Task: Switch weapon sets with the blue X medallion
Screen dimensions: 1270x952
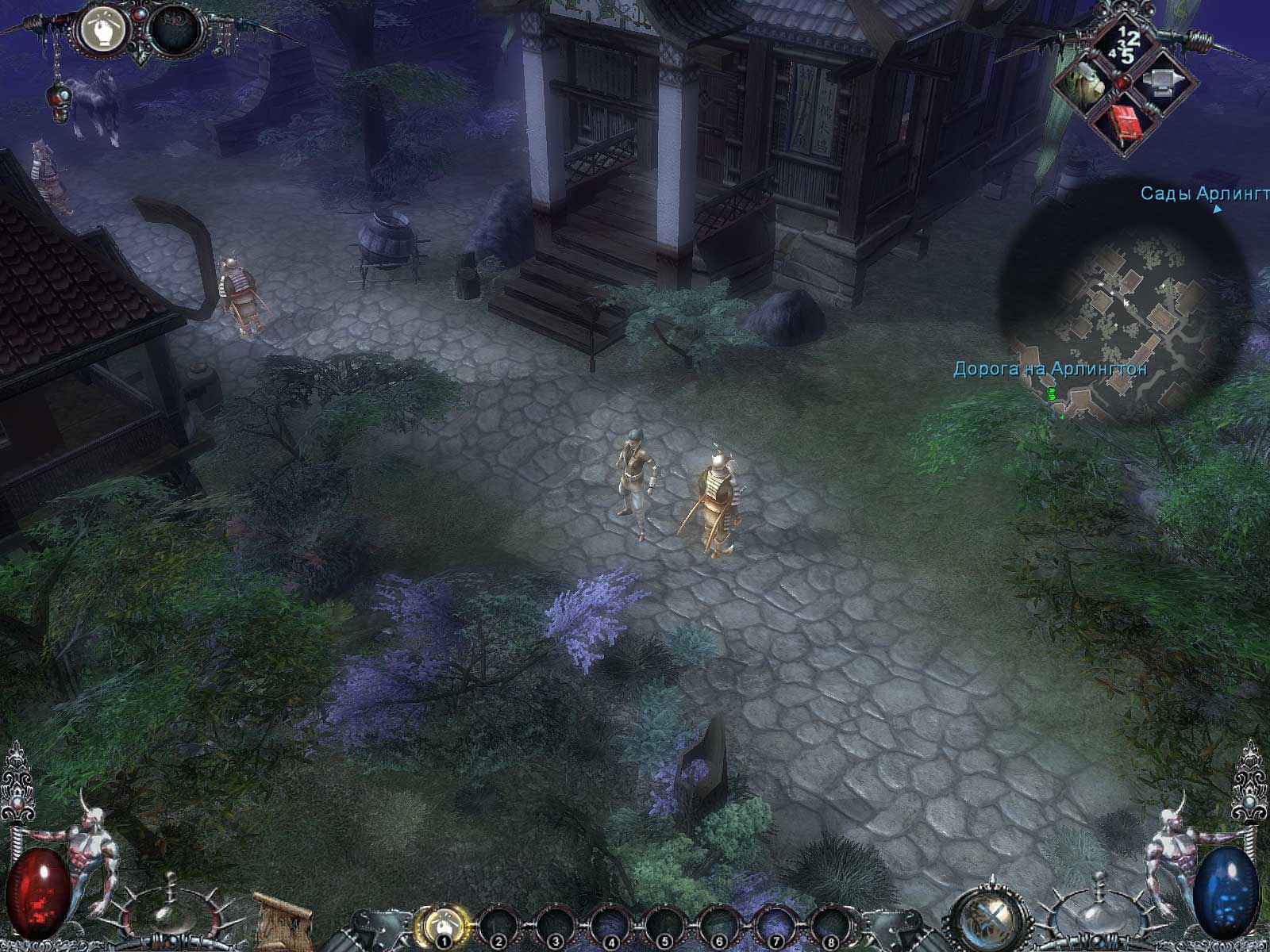Action: click(988, 917)
